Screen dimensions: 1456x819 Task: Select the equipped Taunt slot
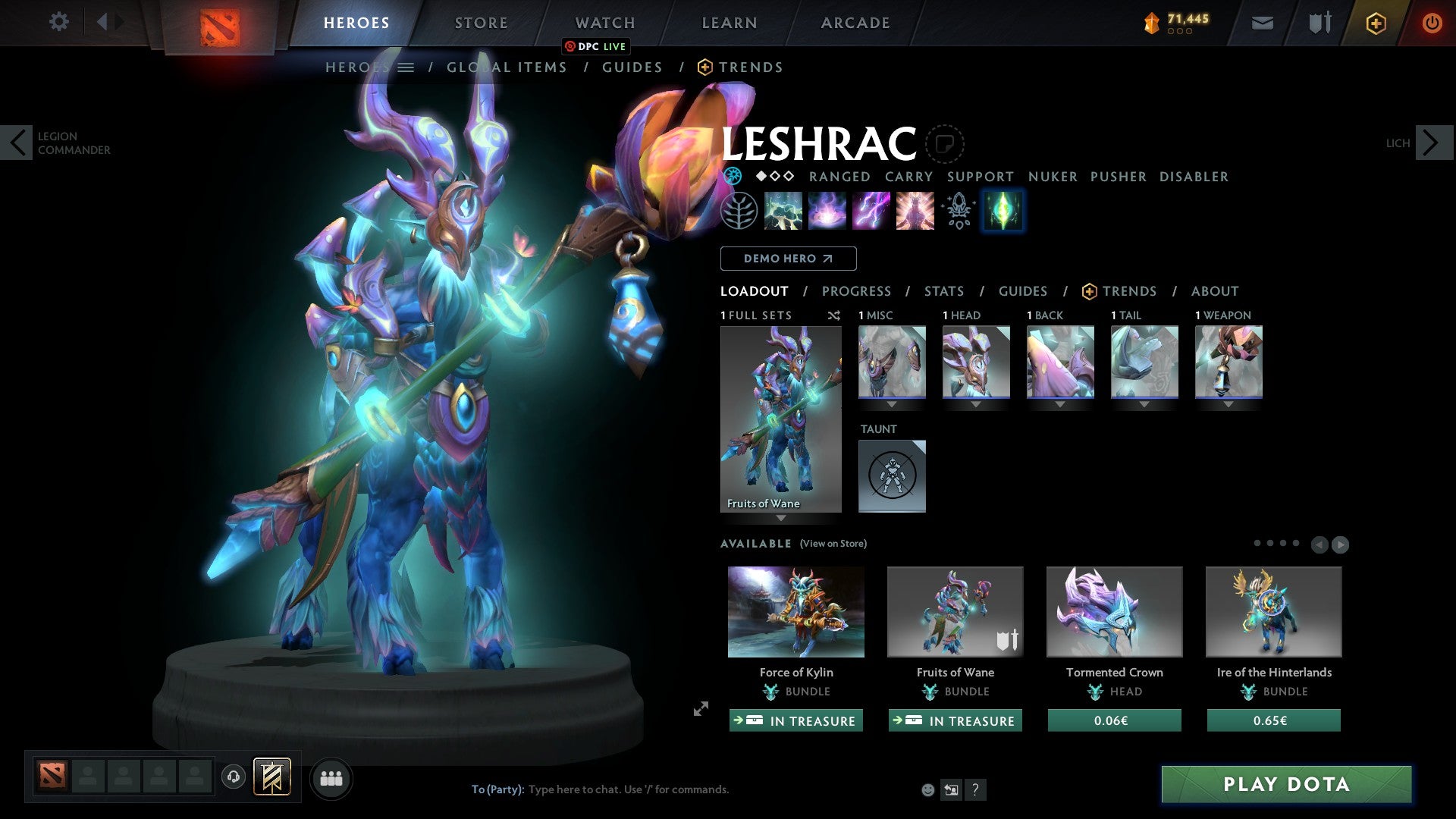click(892, 476)
